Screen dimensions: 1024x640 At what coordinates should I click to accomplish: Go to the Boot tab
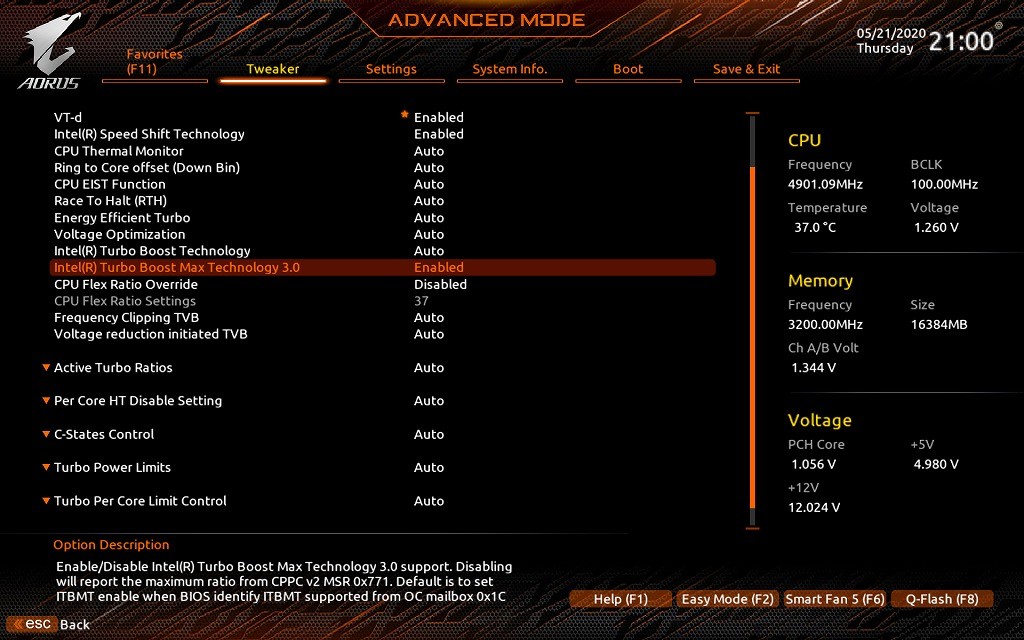point(628,69)
